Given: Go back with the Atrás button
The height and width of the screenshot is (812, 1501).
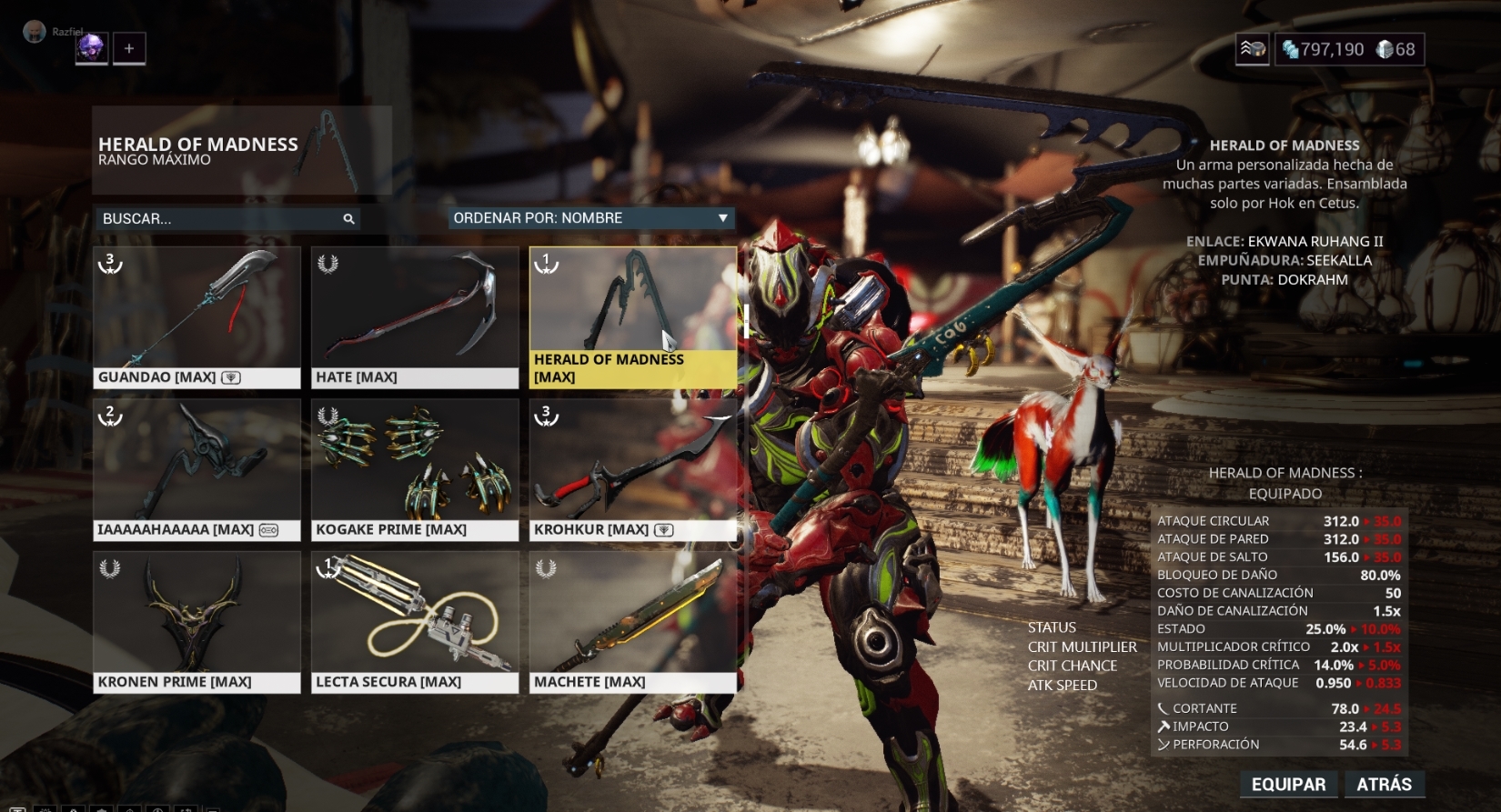Looking at the screenshot, I should pyautogui.click(x=1384, y=784).
